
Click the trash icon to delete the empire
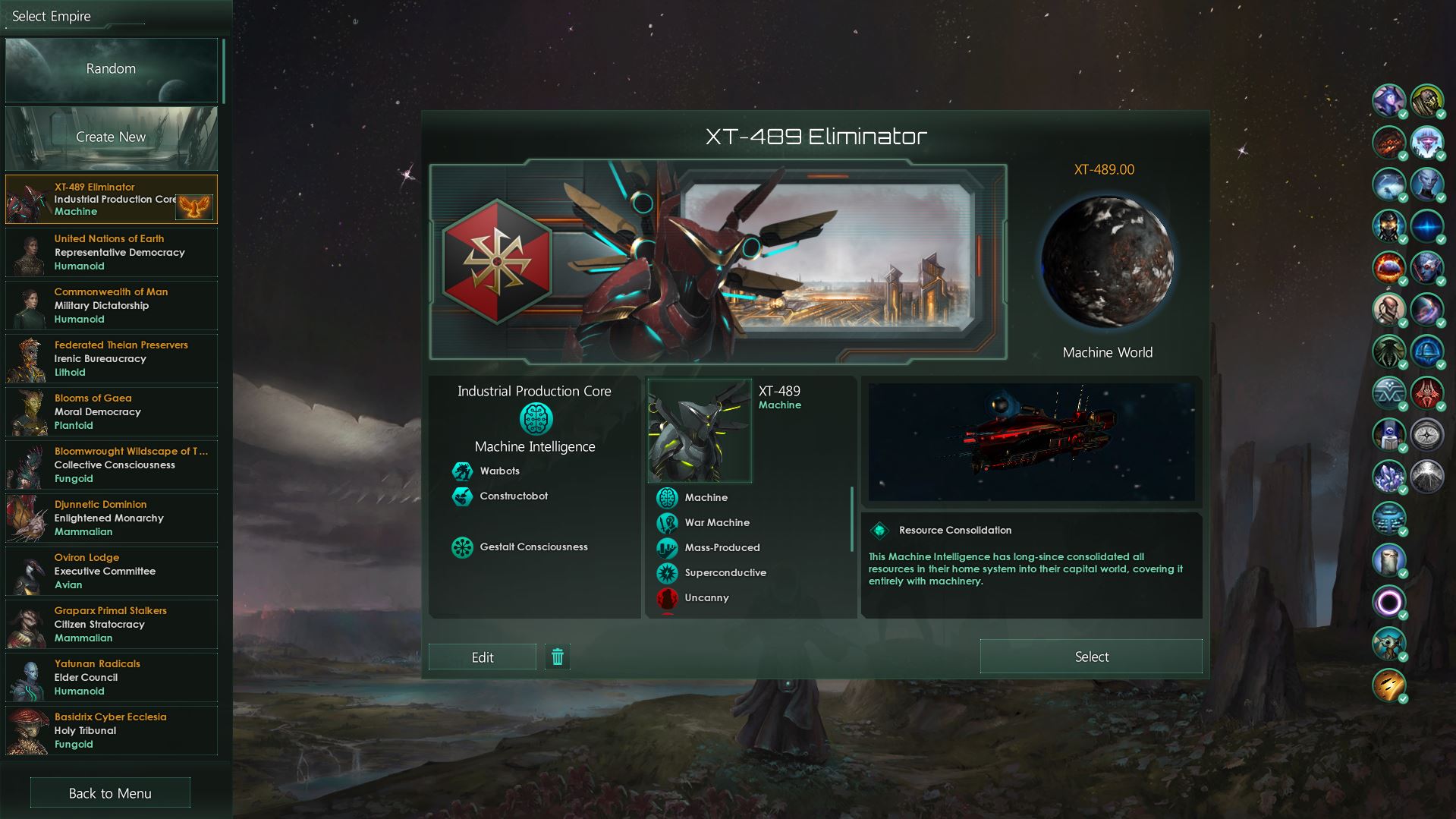click(558, 657)
